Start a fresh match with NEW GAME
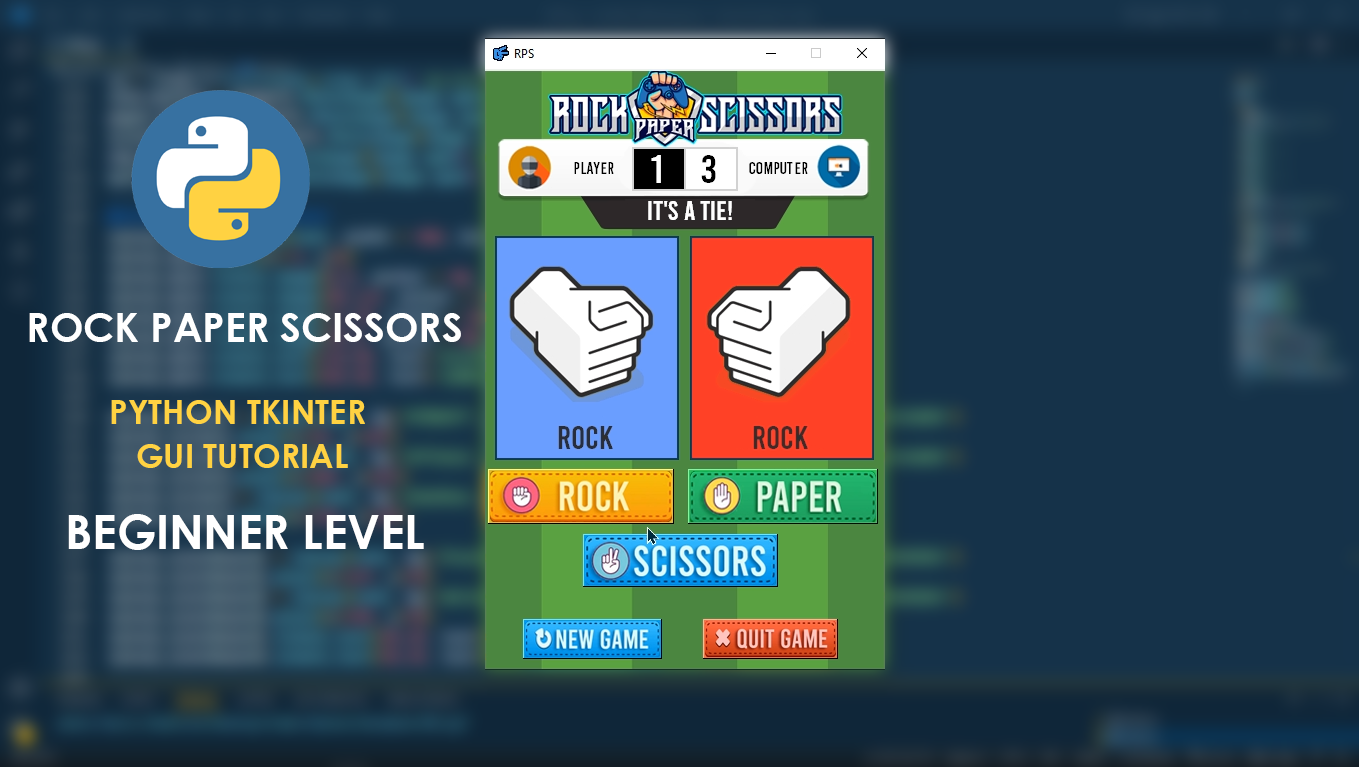 coord(592,638)
